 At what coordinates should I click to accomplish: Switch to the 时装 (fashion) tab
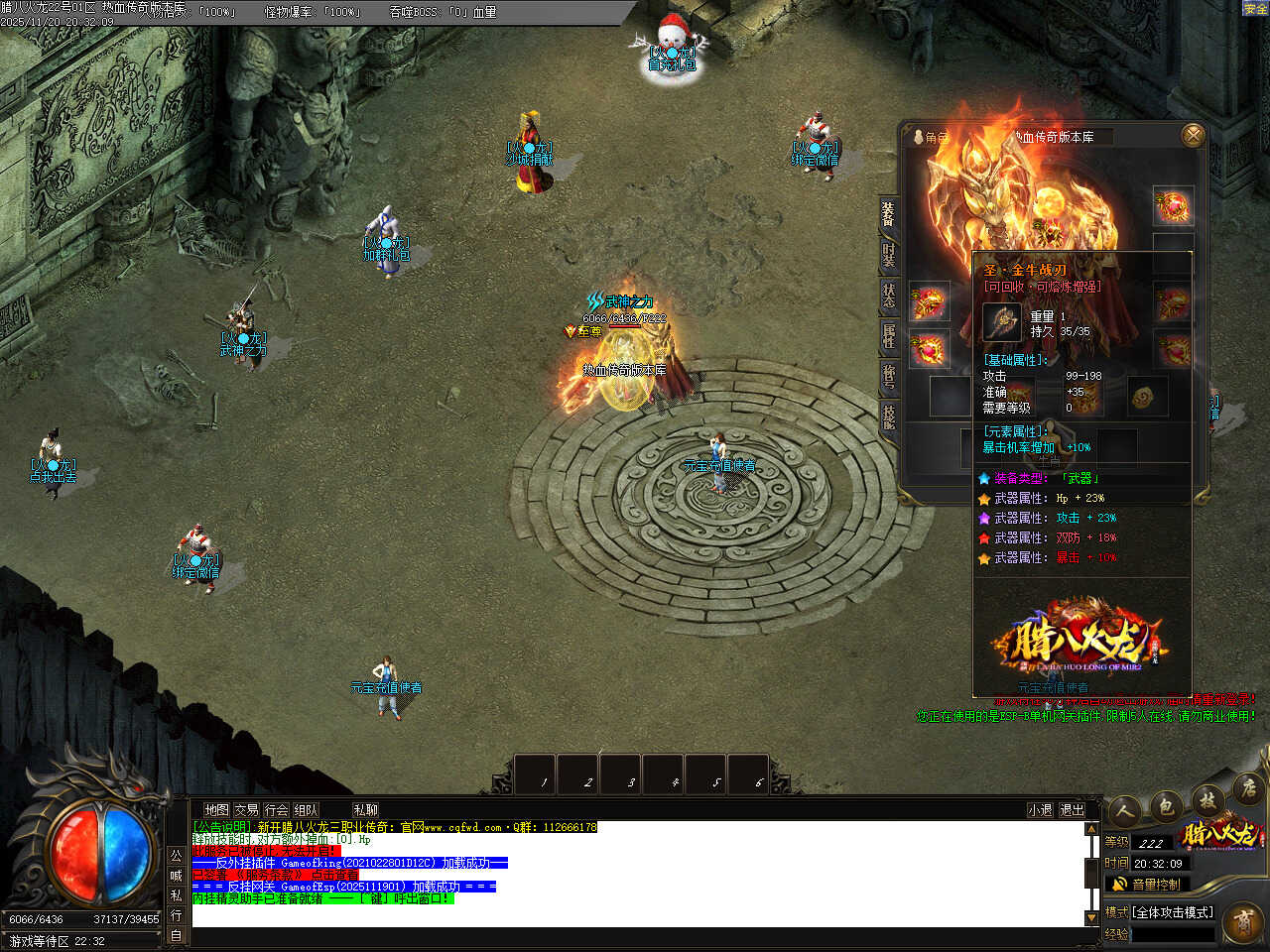(x=888, y=253)
